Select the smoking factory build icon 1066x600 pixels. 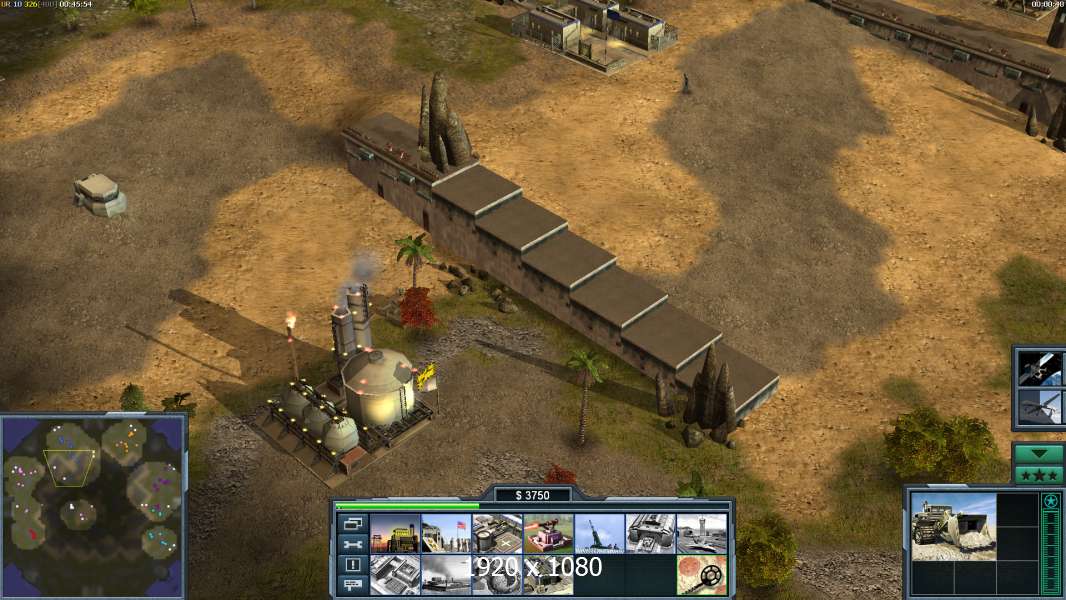[x=446, y=575]
